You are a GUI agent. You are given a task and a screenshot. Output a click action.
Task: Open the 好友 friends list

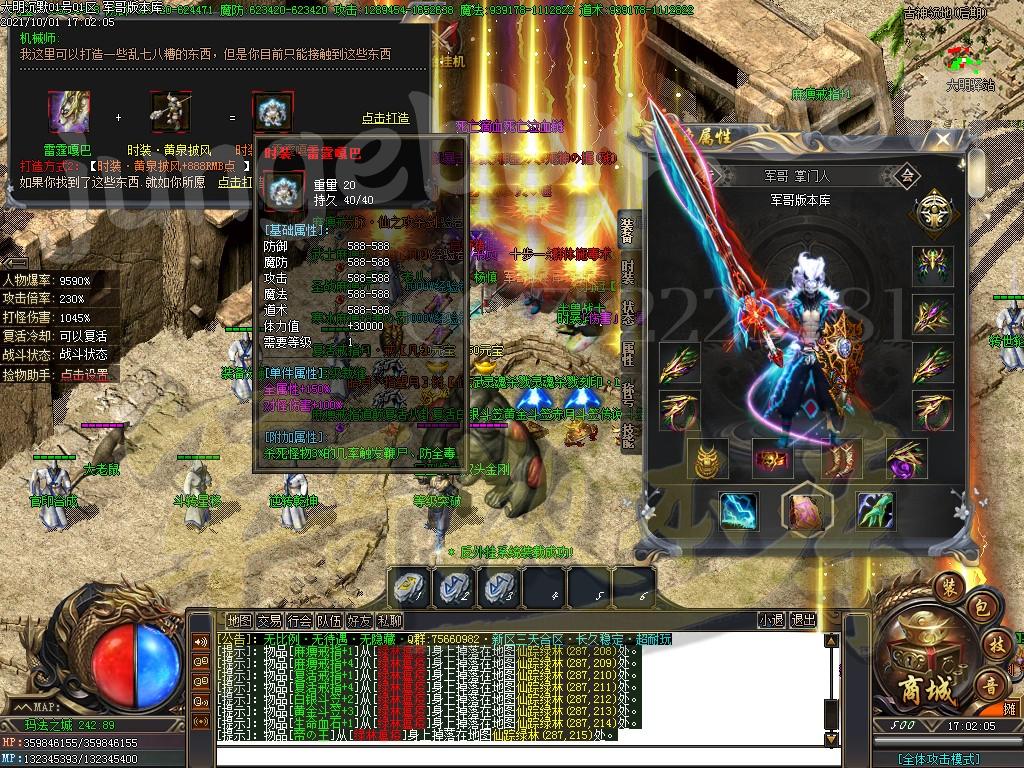click(359, 620)
